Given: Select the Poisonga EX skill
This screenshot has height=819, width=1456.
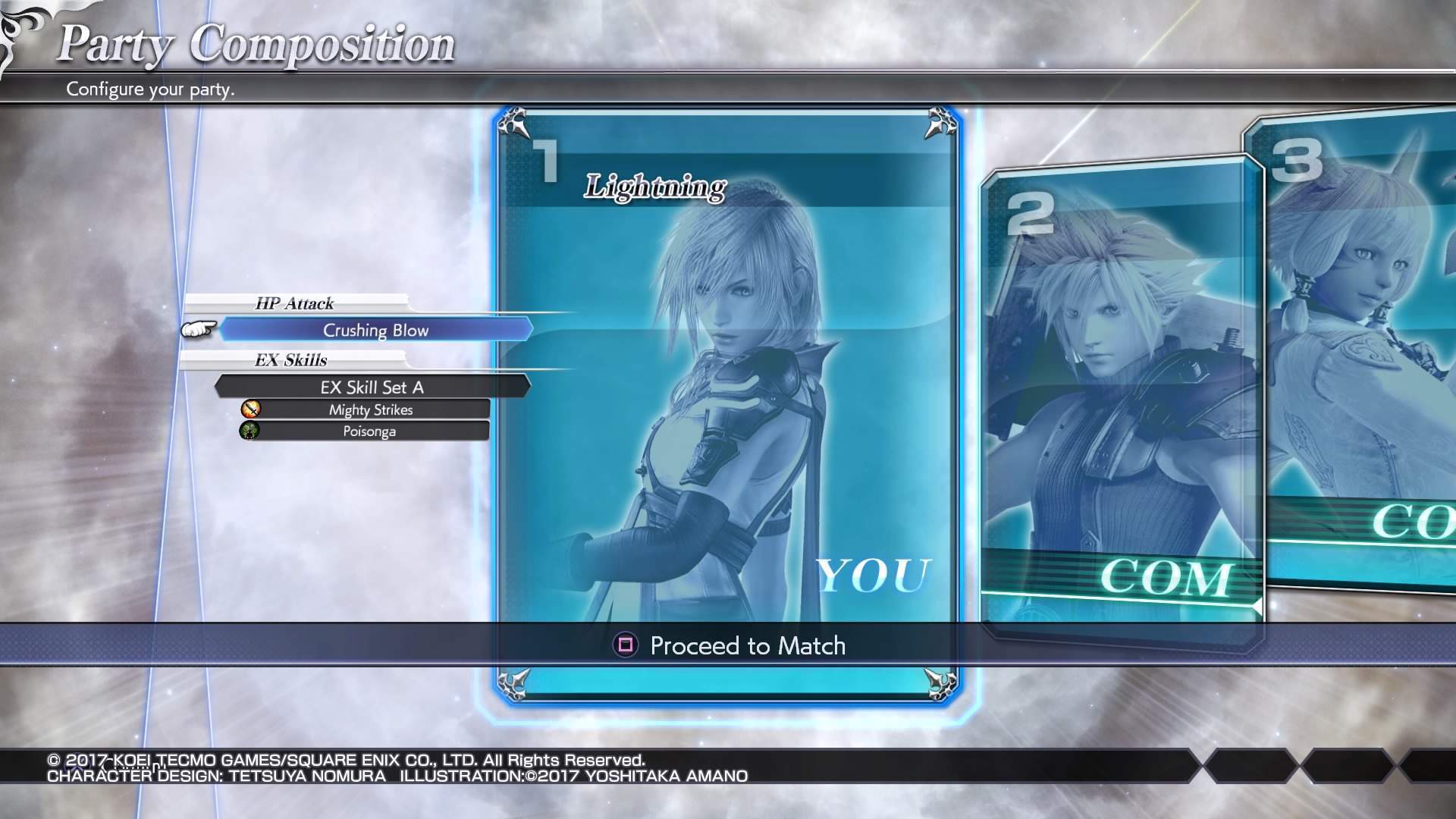Looking at the screenshot, I should [x=369, y=431].
